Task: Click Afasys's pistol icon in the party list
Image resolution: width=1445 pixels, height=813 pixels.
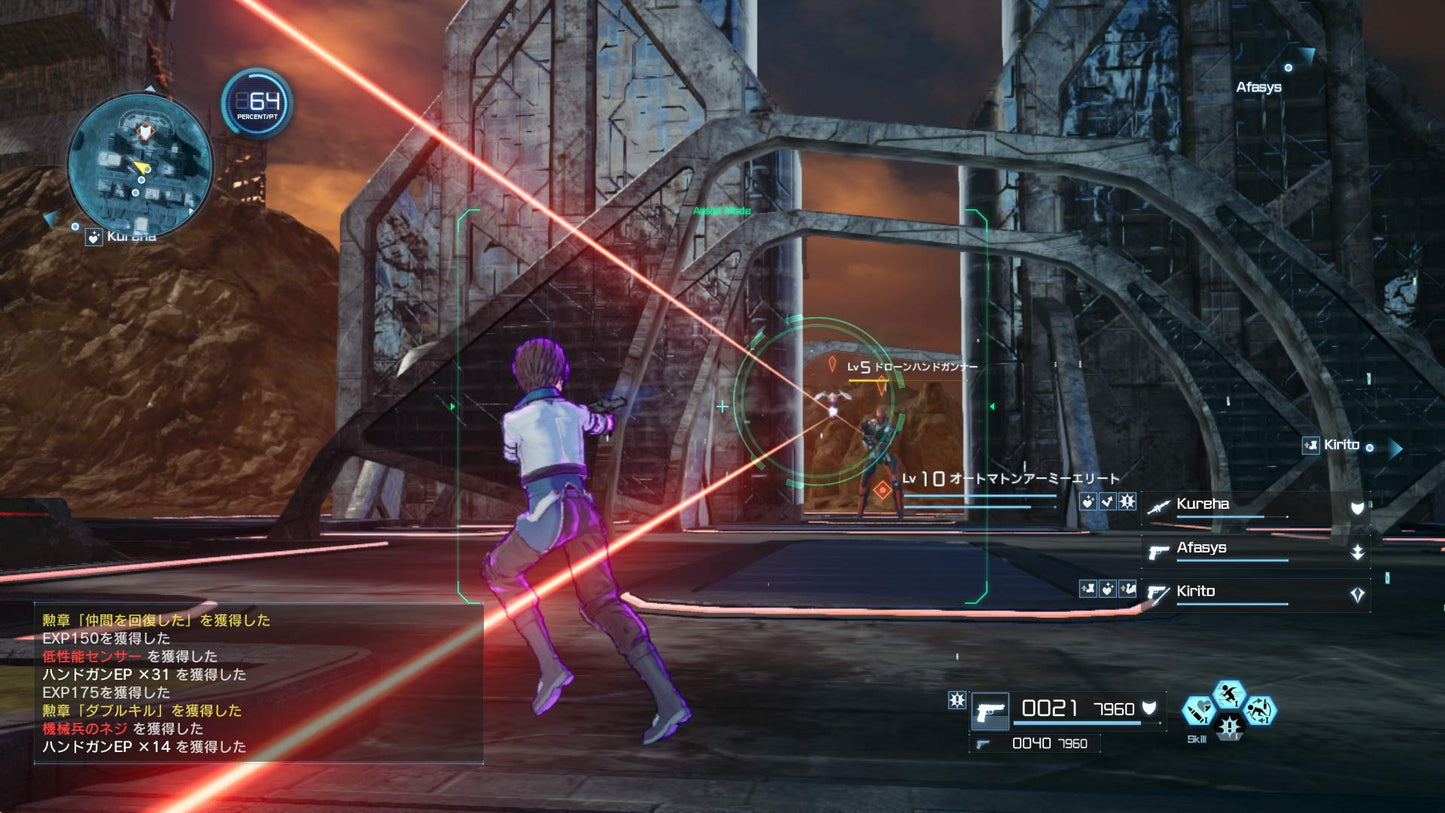Action: [1157, 551]
